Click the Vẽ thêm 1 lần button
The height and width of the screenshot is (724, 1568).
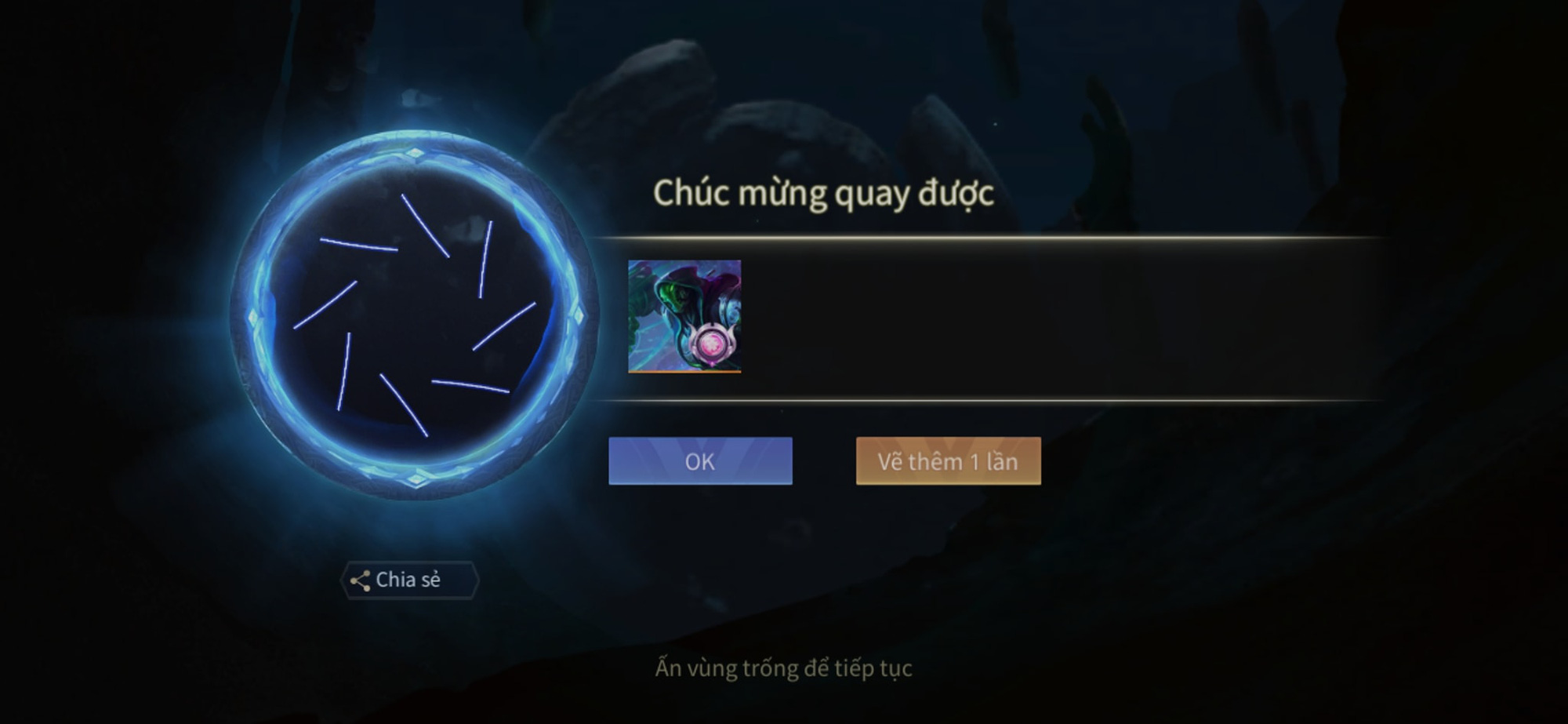949,463
